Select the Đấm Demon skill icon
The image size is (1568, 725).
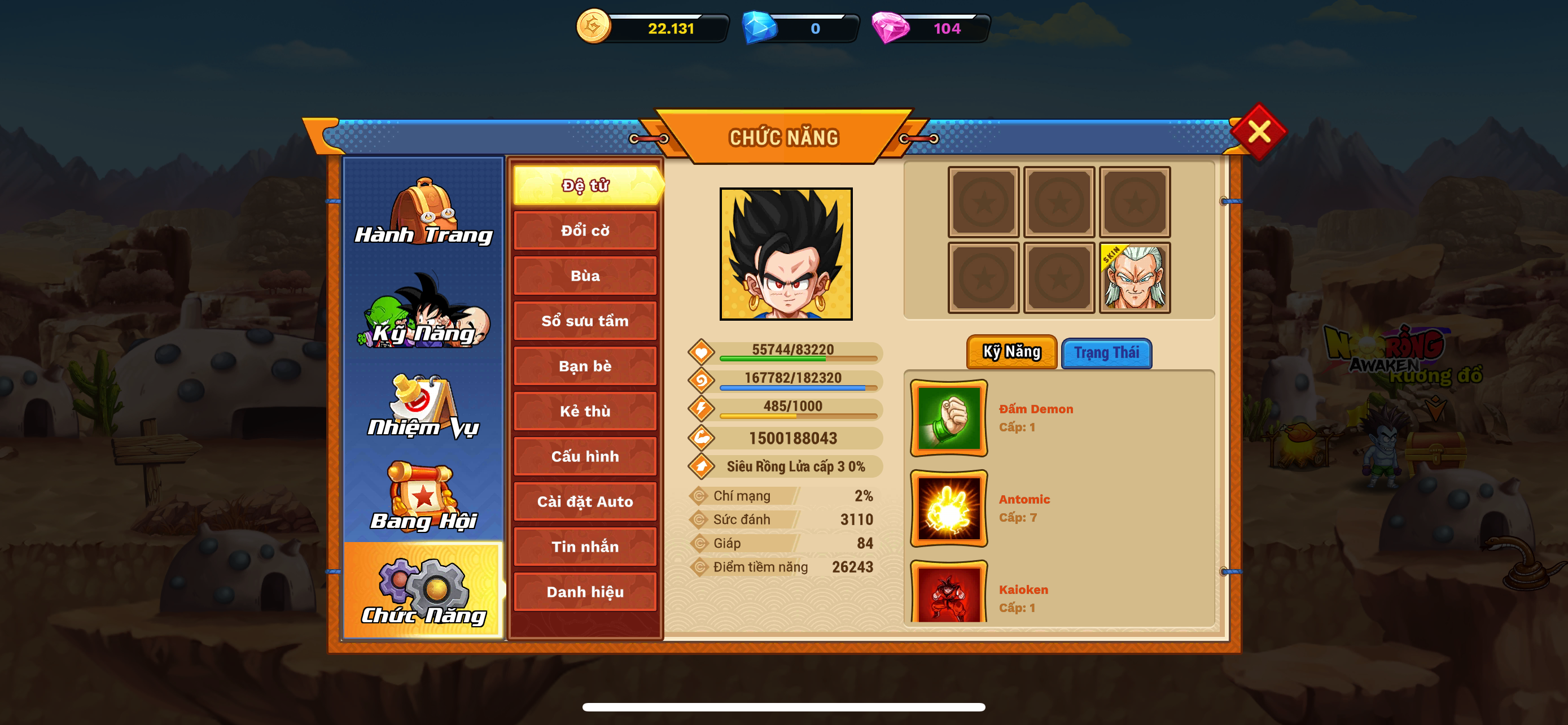948,418
